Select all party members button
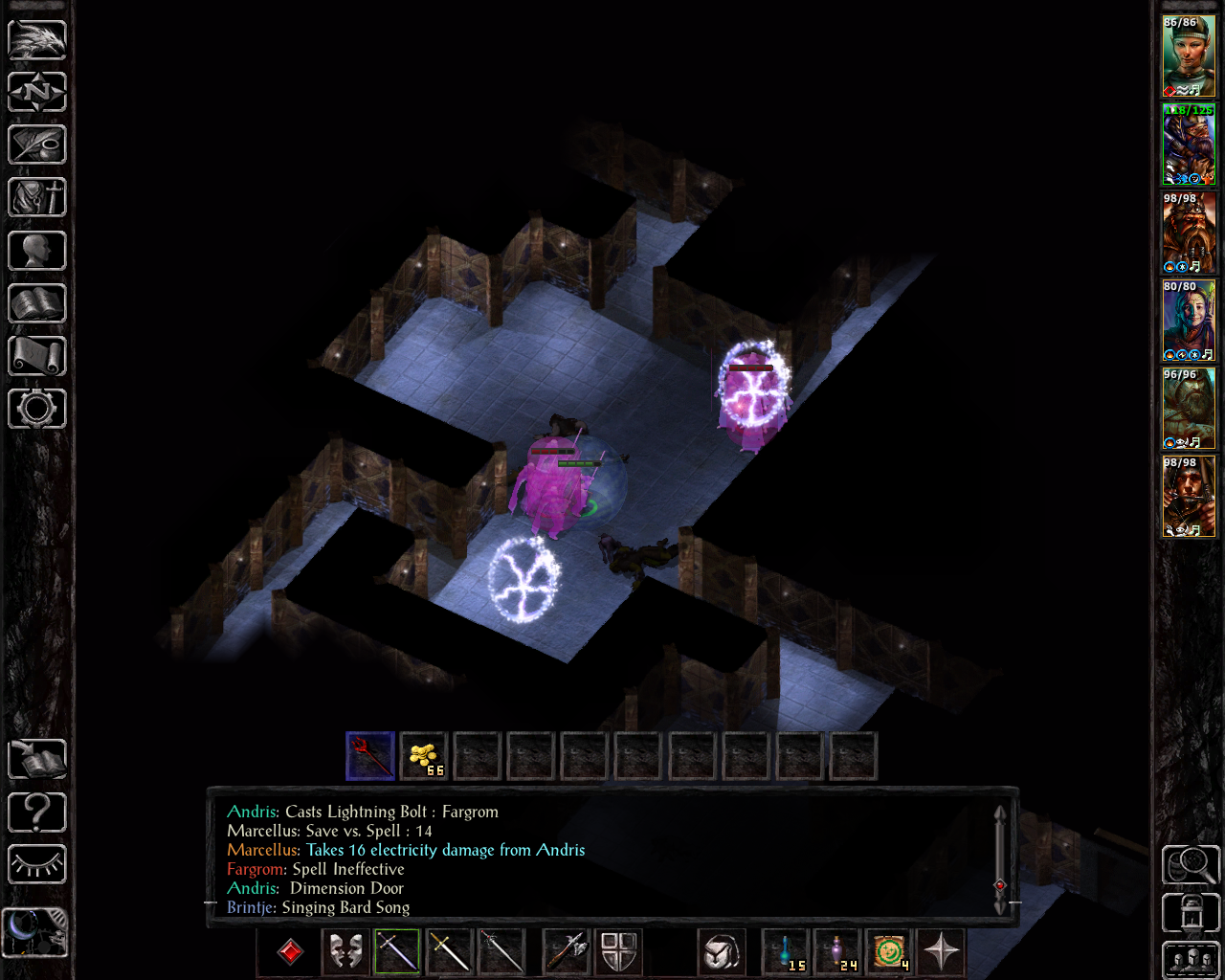This screenshot has width=1225, height=980. 1190,960
